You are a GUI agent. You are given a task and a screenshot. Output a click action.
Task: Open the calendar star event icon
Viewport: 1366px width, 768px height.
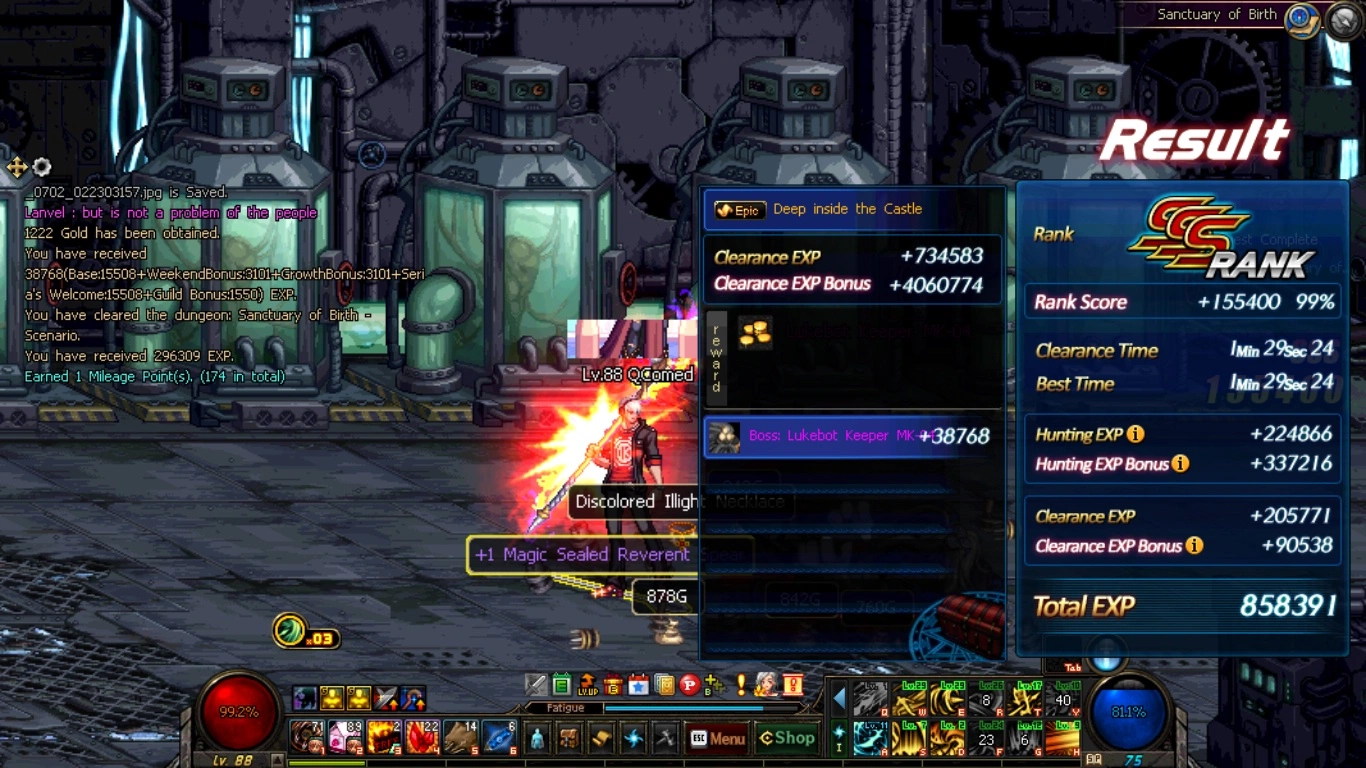(x=638, y=685)
